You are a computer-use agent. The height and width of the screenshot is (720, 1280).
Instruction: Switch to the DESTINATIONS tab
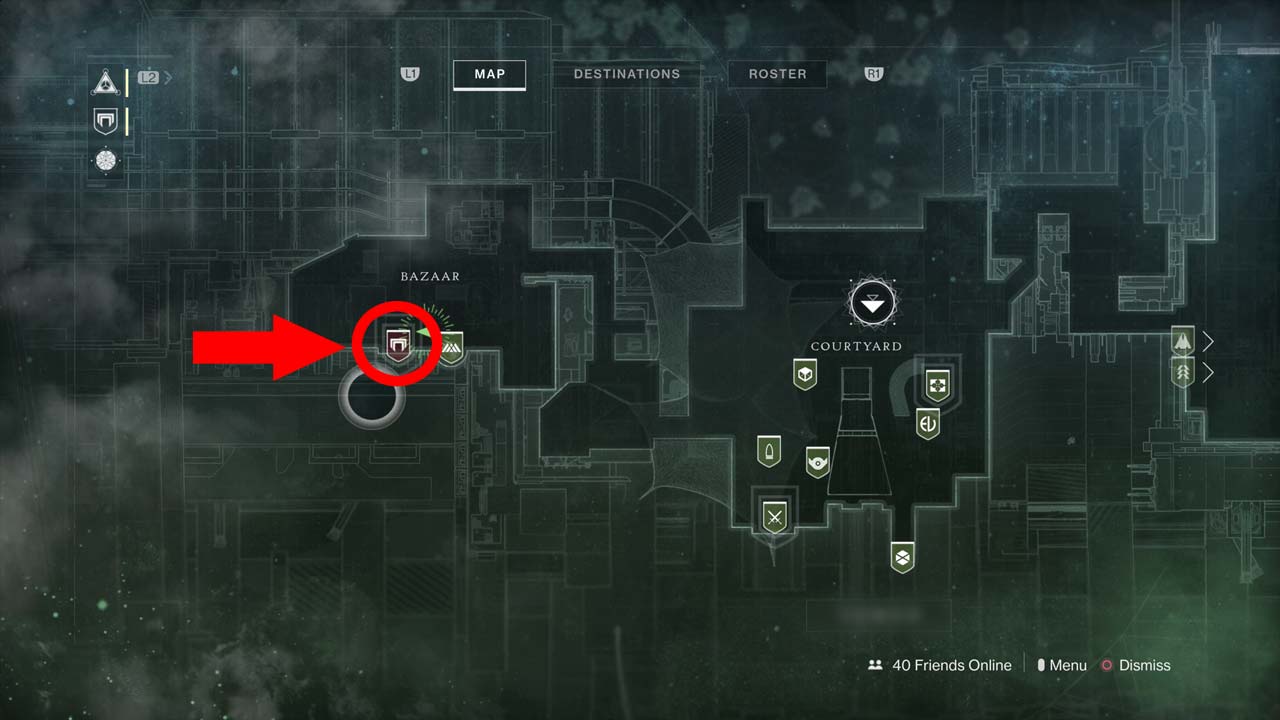(627, 74)
